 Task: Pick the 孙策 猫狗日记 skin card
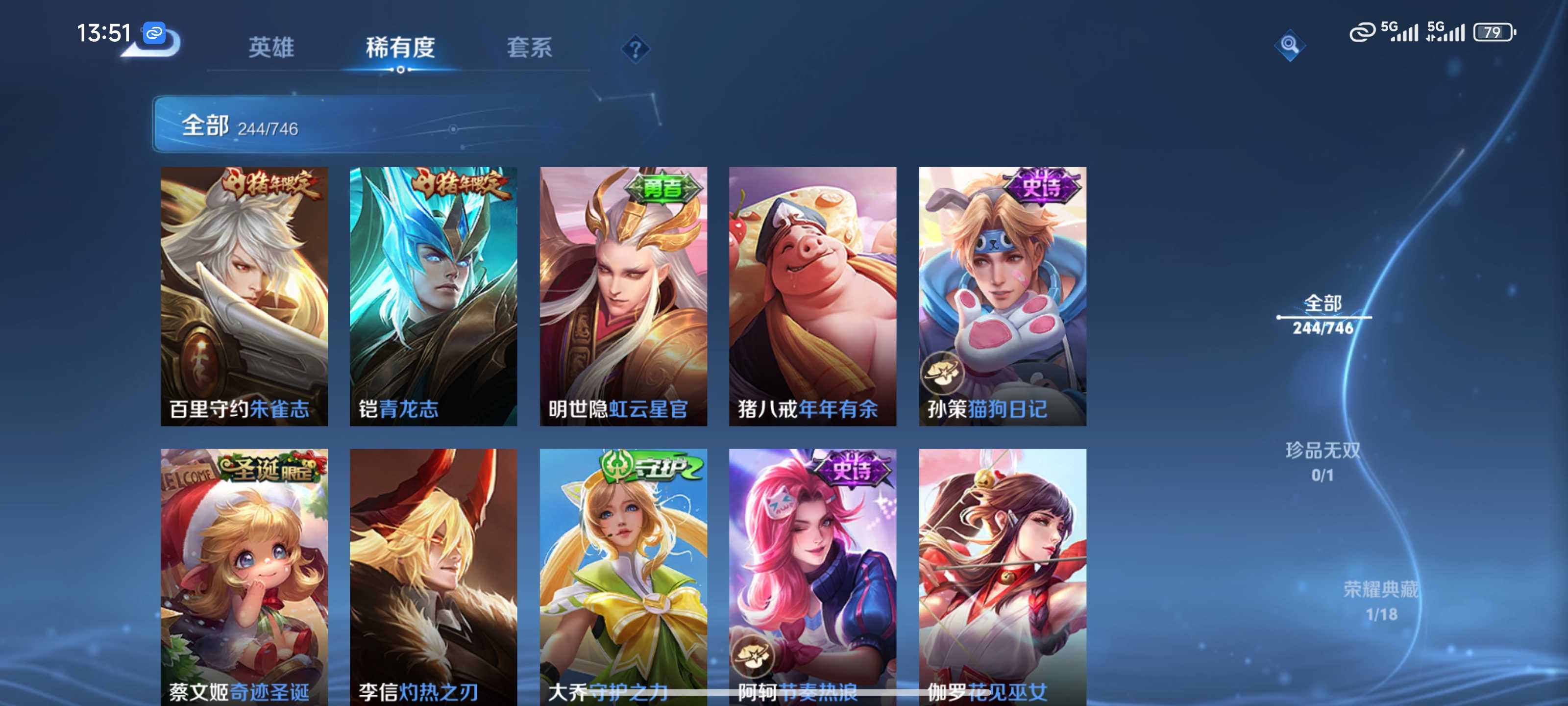pyautogui.click(x=1003, y=296)
